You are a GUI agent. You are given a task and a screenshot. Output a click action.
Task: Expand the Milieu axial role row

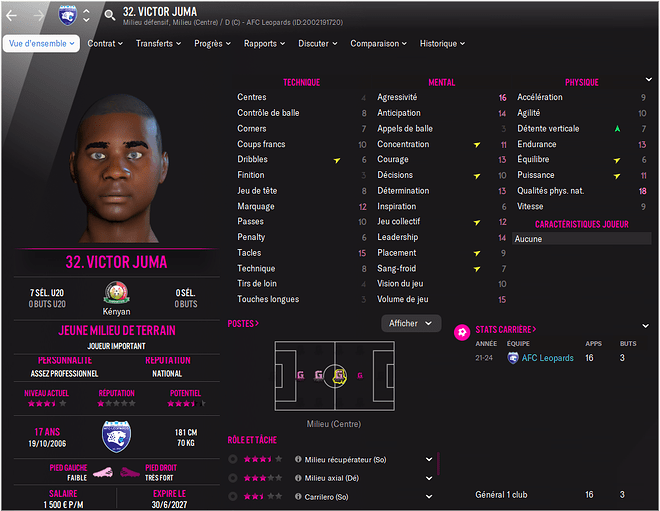(x=429, y=478)
